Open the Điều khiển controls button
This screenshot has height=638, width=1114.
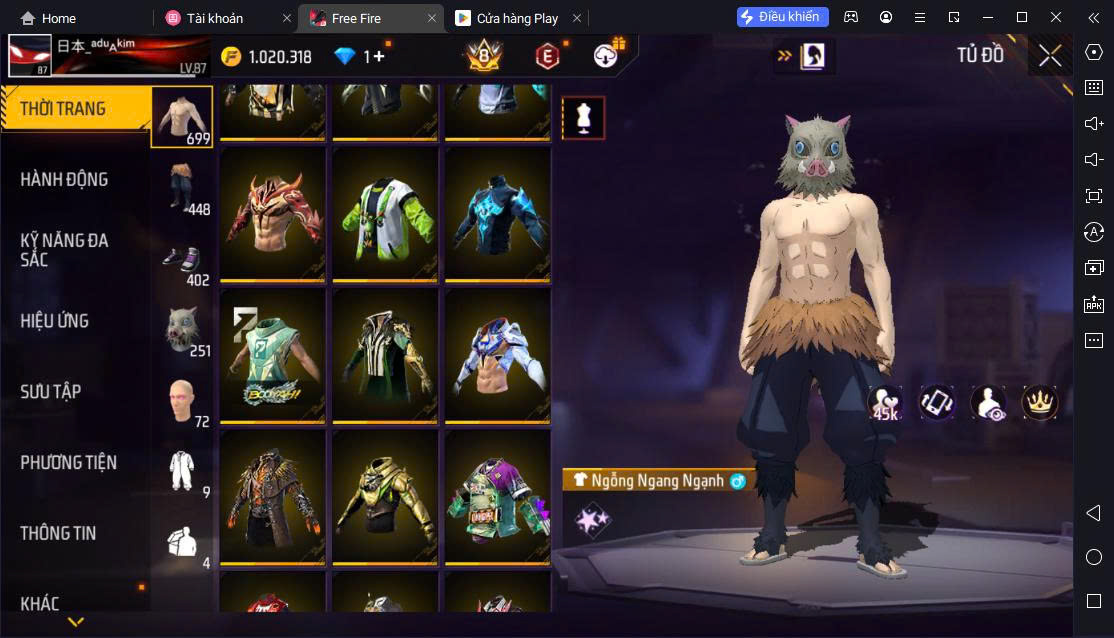point(783,17)
